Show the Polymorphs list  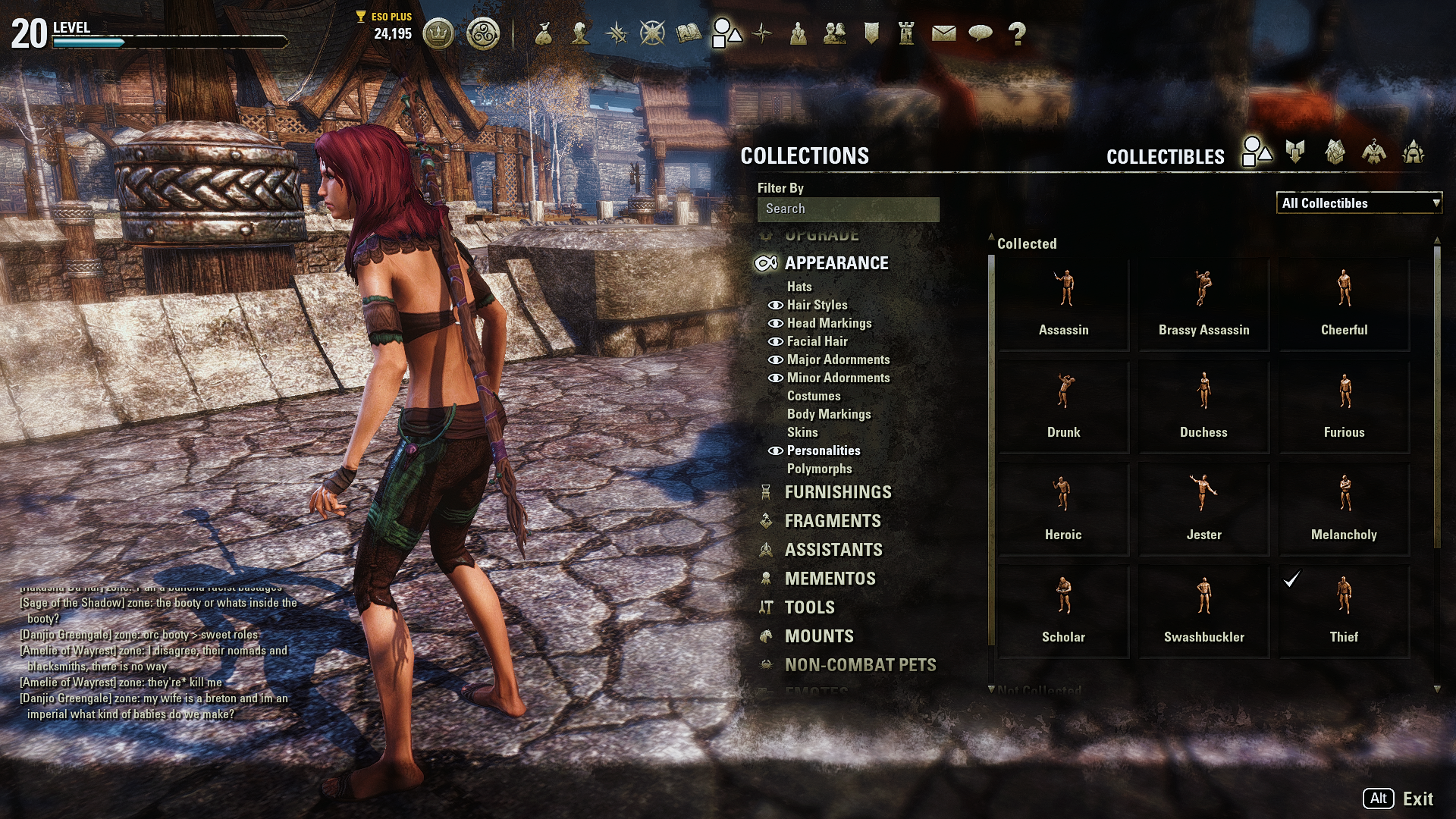(x=819, y=469)
